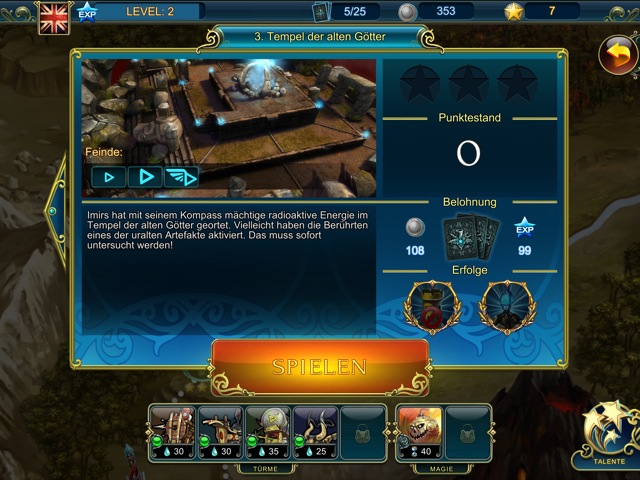
Task: Show the medium arrow enemy type
Action: (x=144, y=177)
